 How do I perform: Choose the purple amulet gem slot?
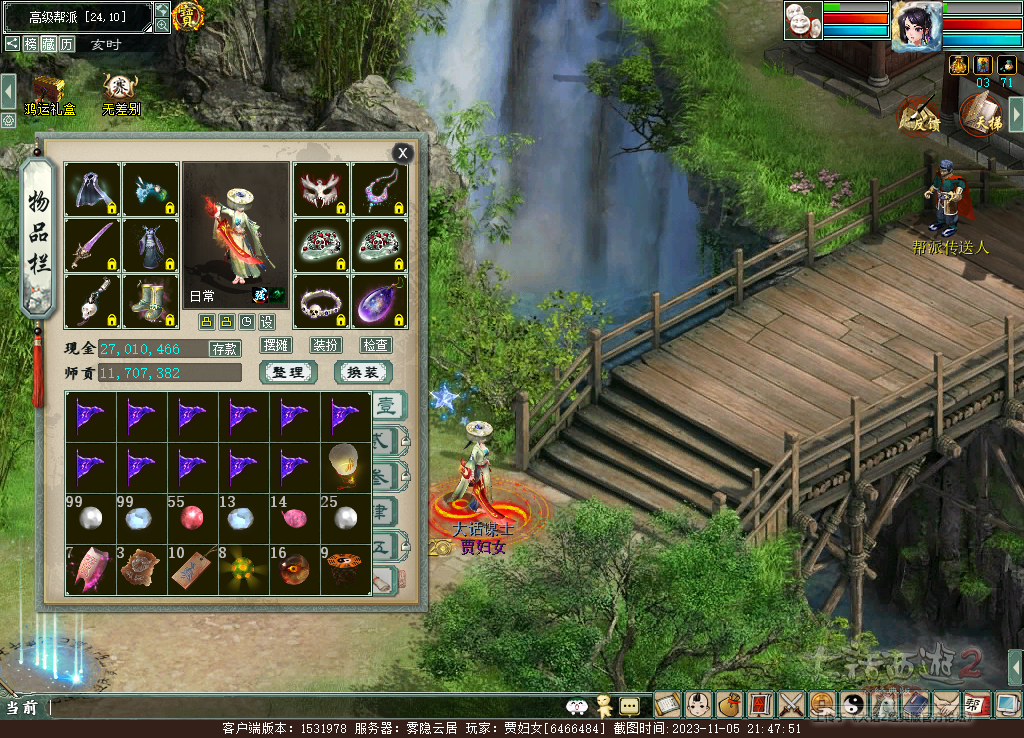coord(379,301)
